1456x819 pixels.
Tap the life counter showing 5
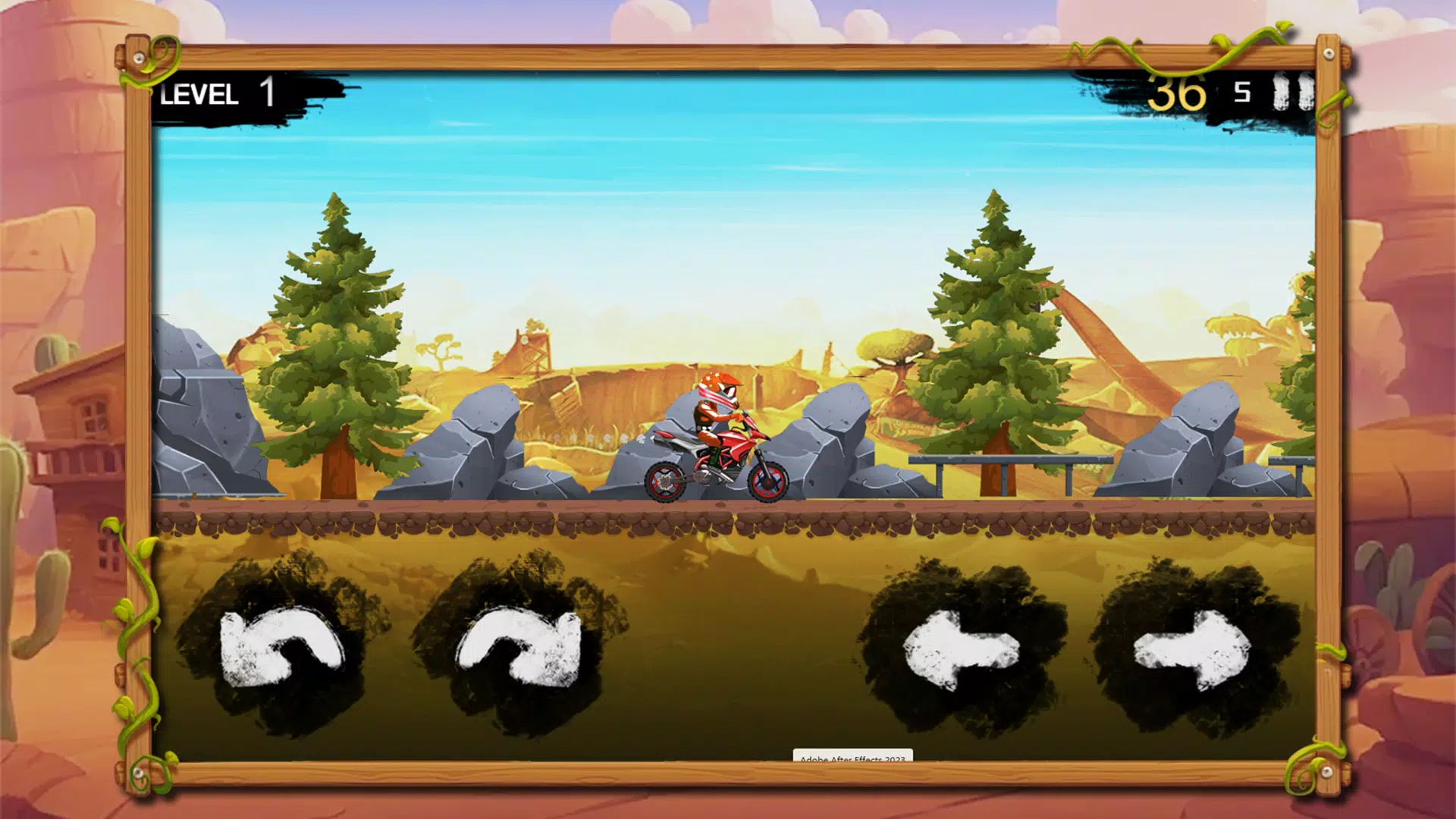pos(1242,93)
